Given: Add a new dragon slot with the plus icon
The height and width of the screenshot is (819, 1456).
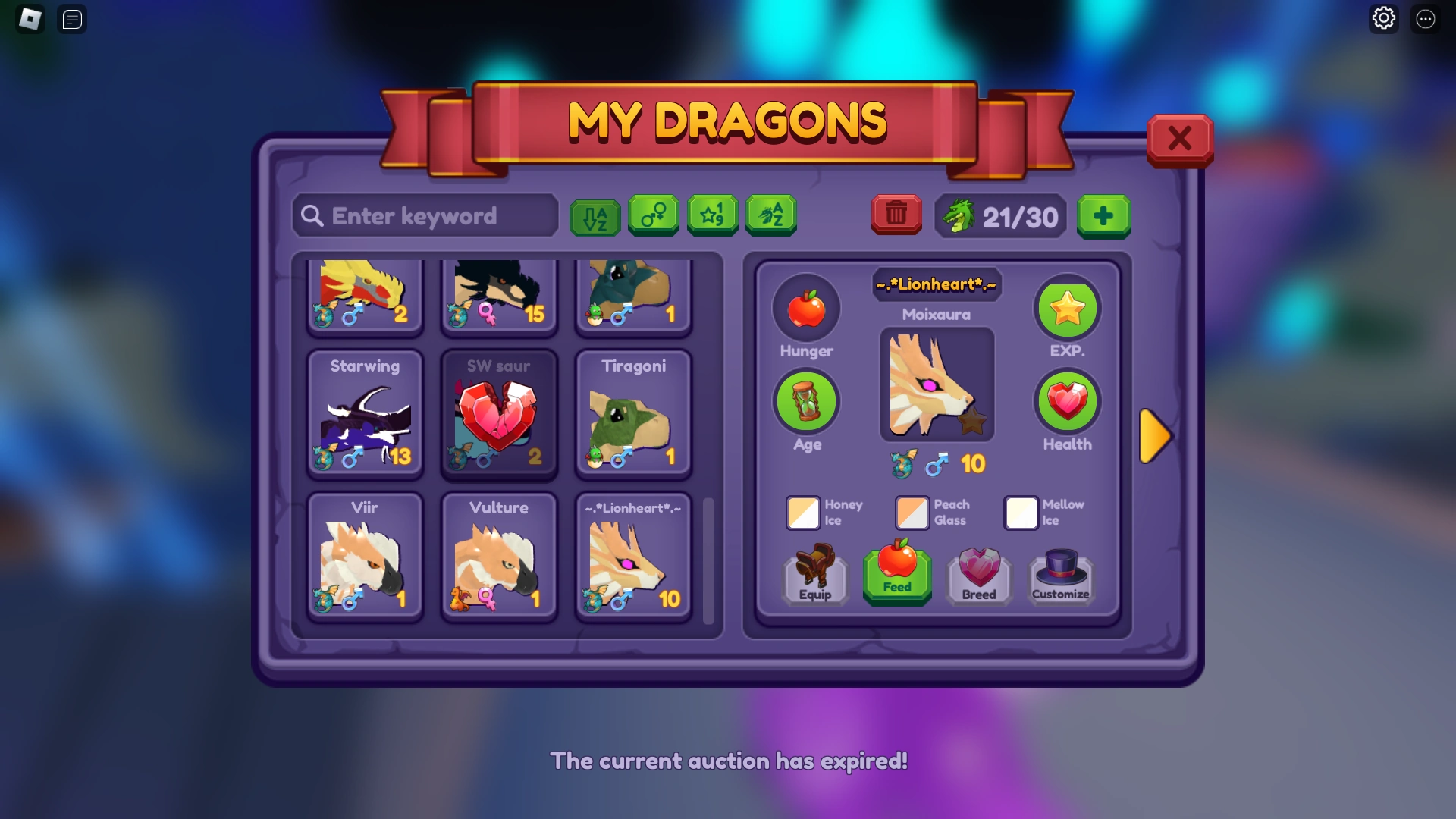Looking at the screenshot, I should coord(1104,217).
